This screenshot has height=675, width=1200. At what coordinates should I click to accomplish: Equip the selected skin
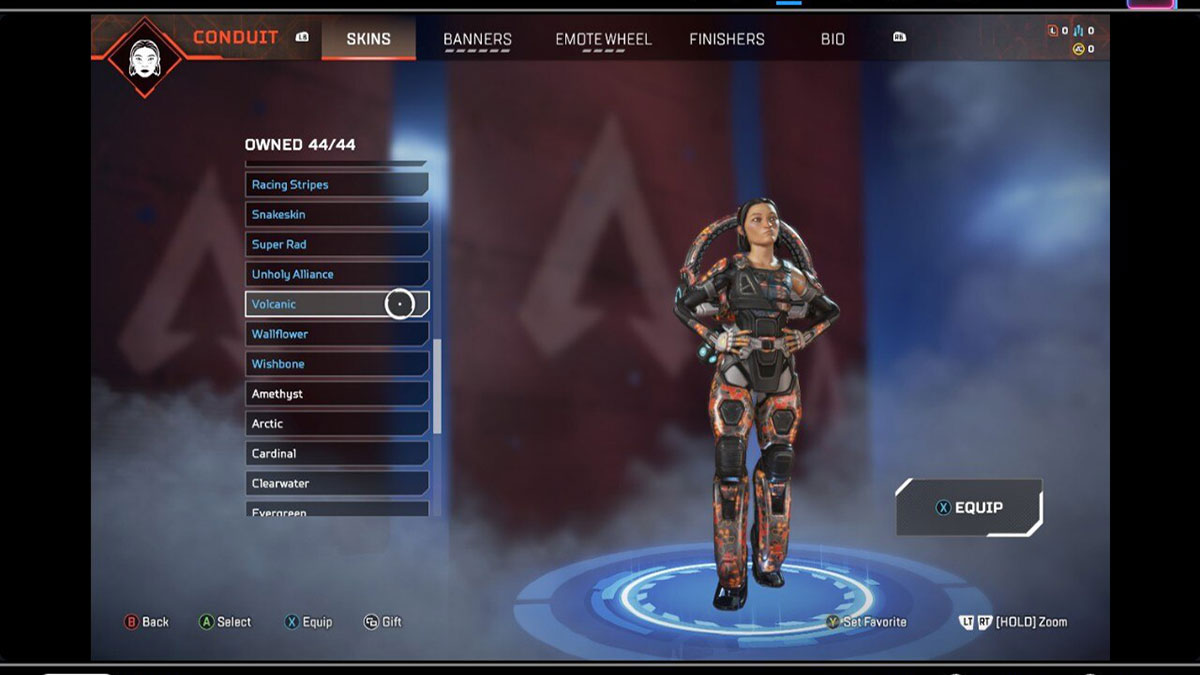tap(968, 508)
